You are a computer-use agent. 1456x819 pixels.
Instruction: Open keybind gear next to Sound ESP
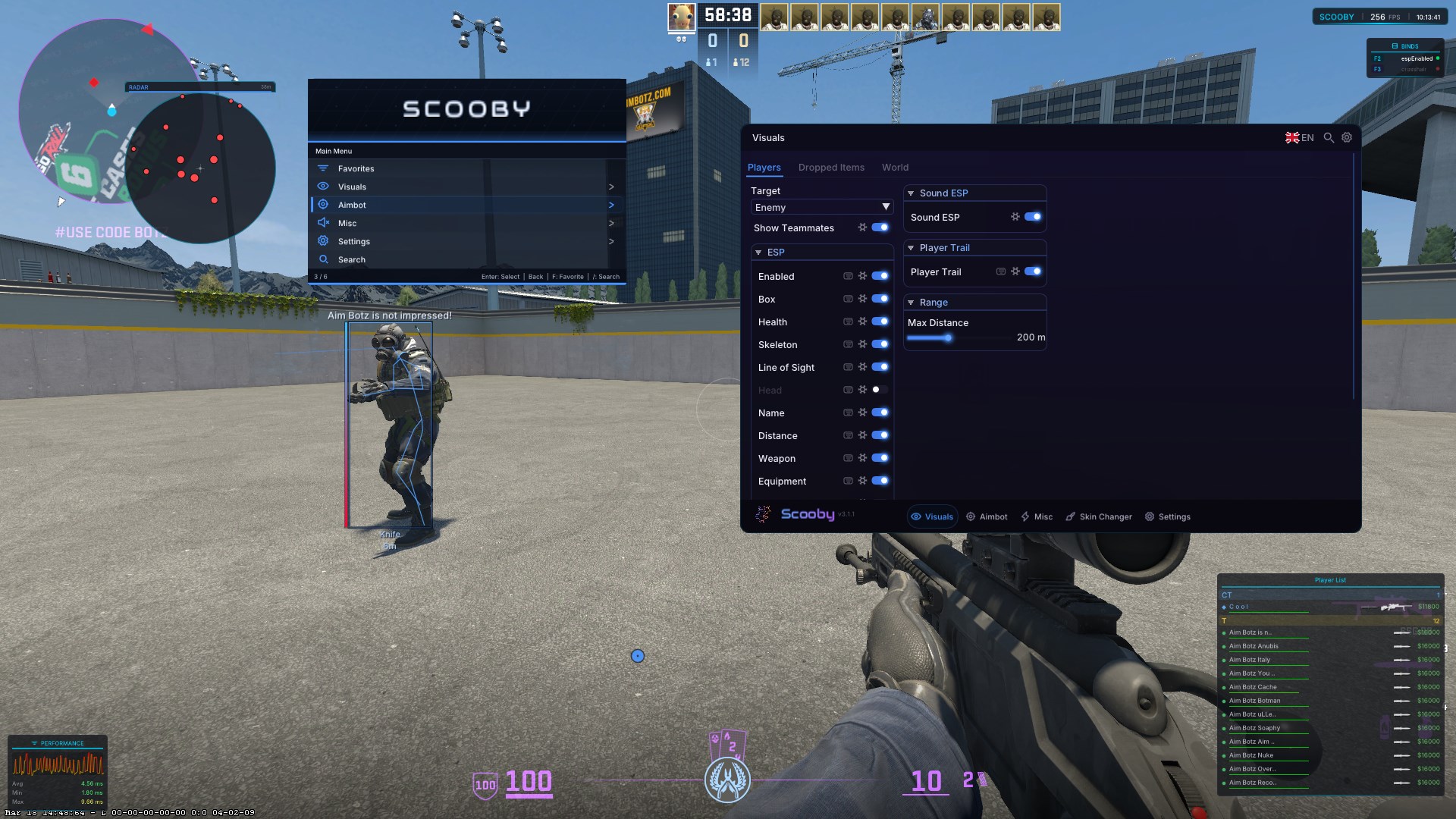[x=1015, y=217]
